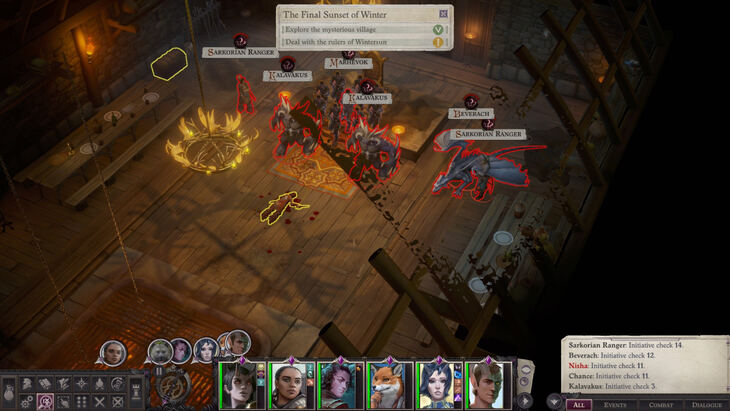Collapse the combat log with the arrow button
This screenshot has height=411, width=730.
[x=553, y=401]
